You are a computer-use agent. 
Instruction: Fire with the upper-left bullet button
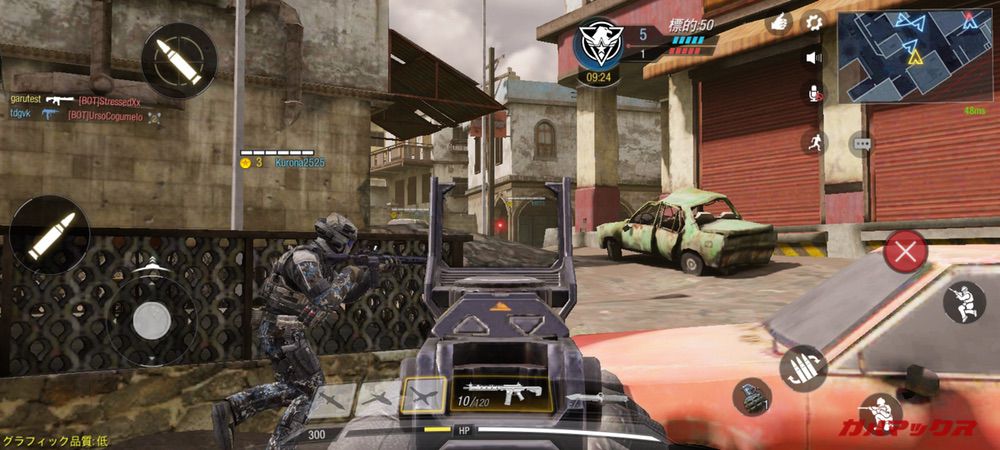[179, 60]
